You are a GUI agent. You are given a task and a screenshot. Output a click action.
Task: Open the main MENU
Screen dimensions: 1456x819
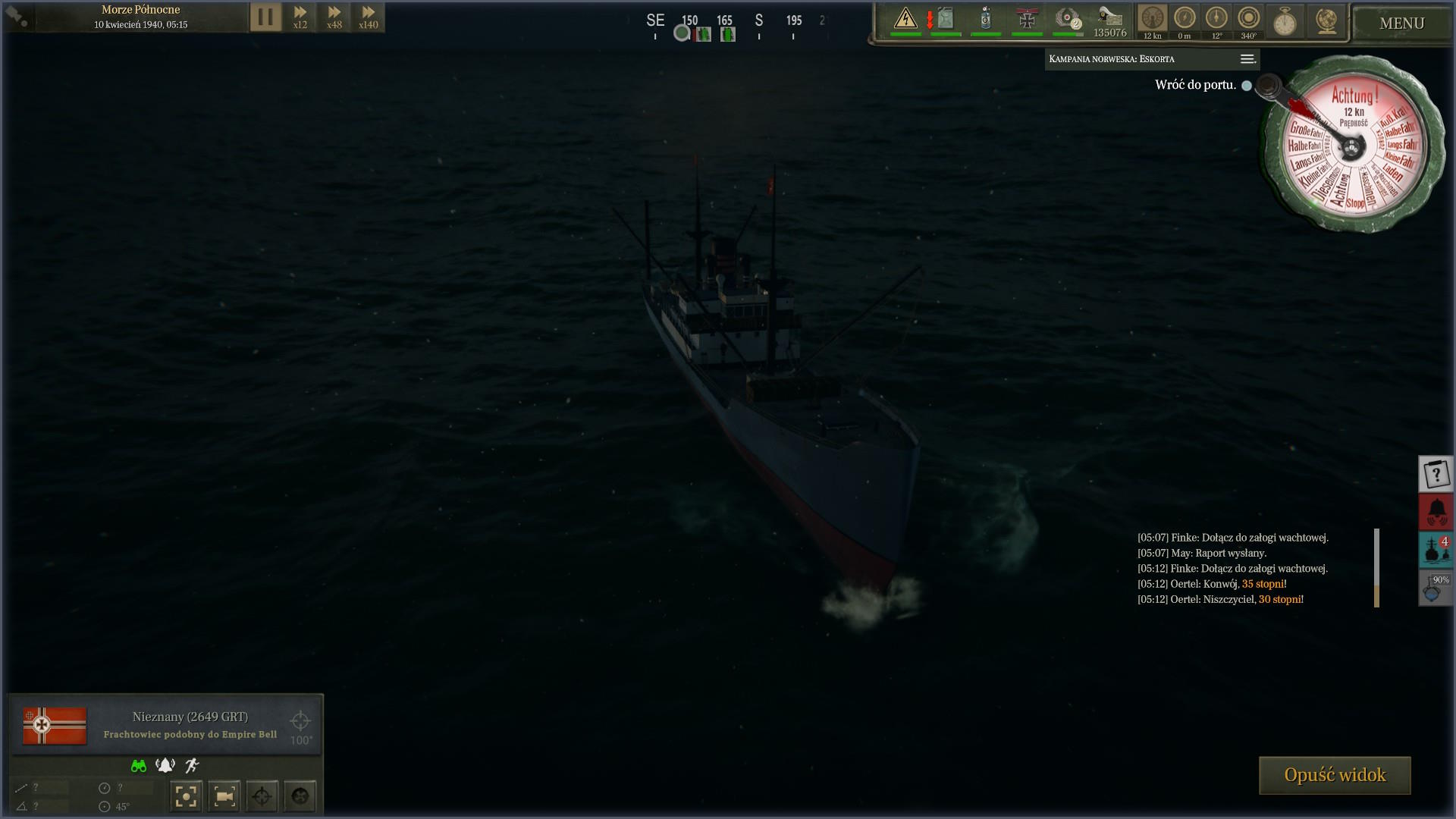[1401, 24]
